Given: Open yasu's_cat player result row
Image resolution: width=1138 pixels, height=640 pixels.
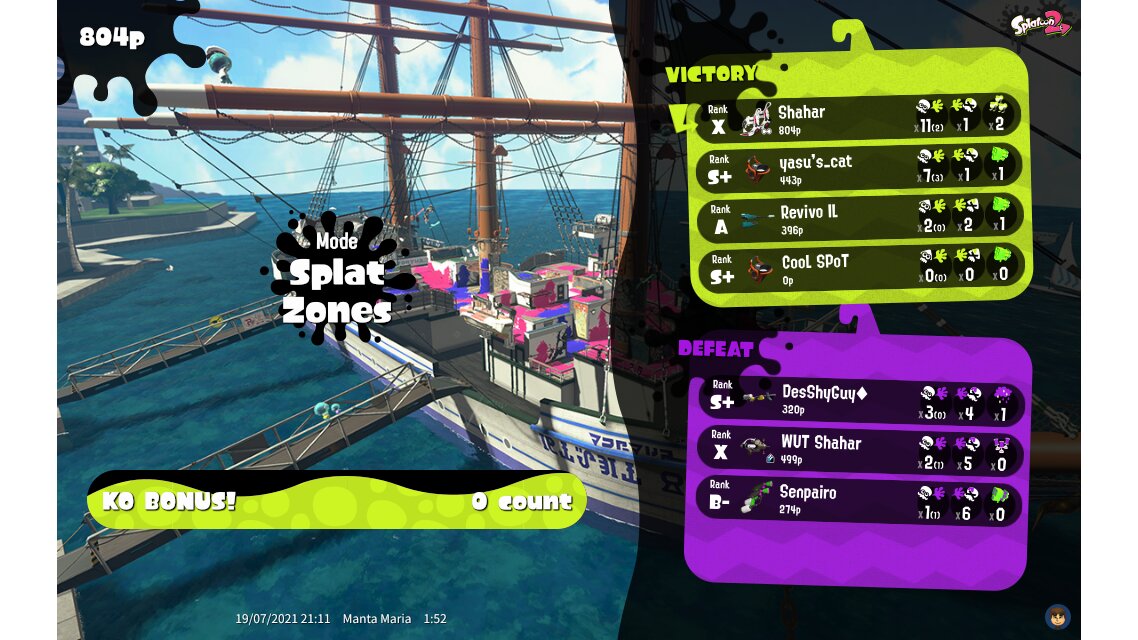Looking at the screenshot, I should [x=858, y=167].
